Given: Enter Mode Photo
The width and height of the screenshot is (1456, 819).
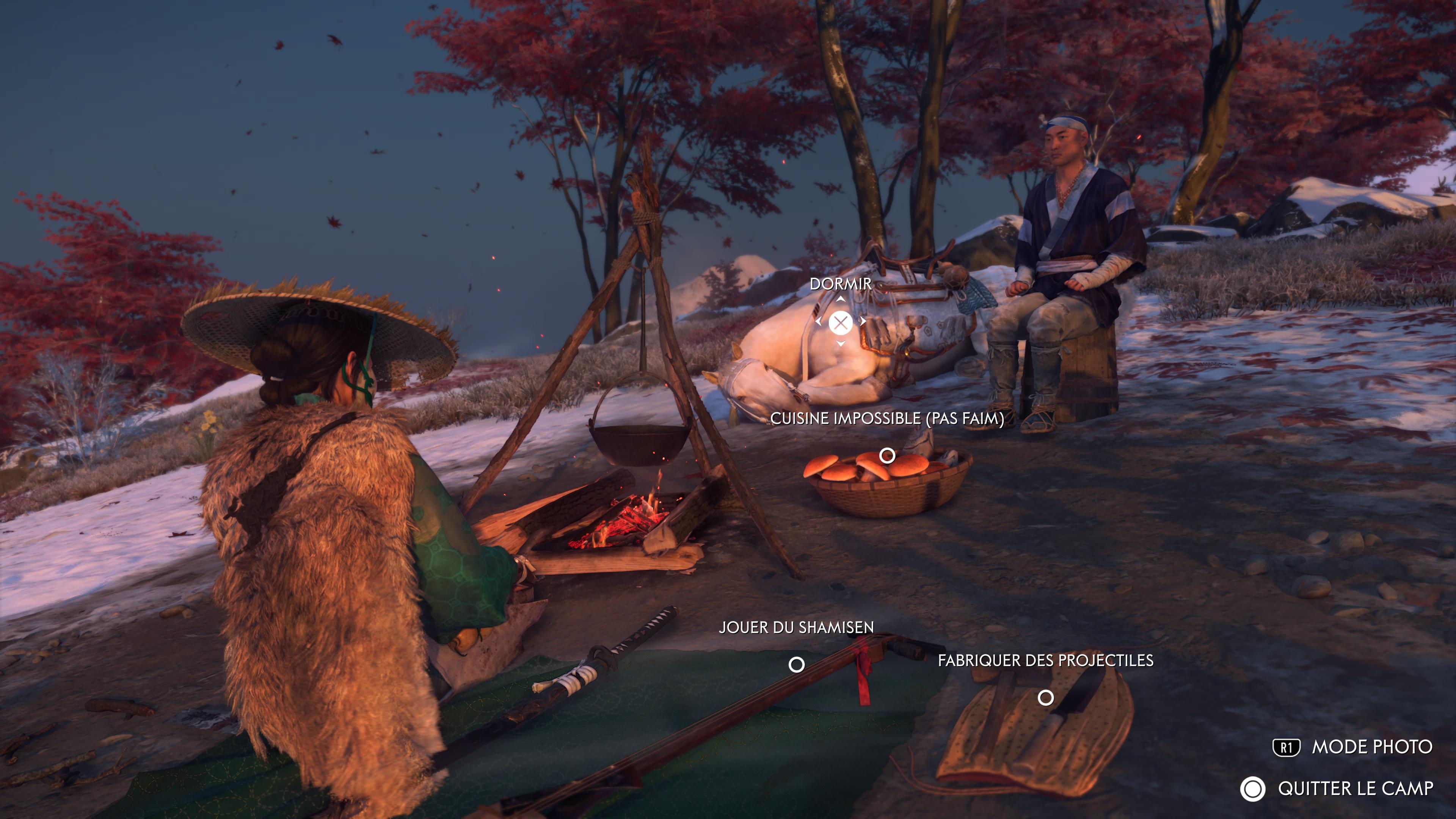Looking at the screenshot, I should (x=1352, y=747).
